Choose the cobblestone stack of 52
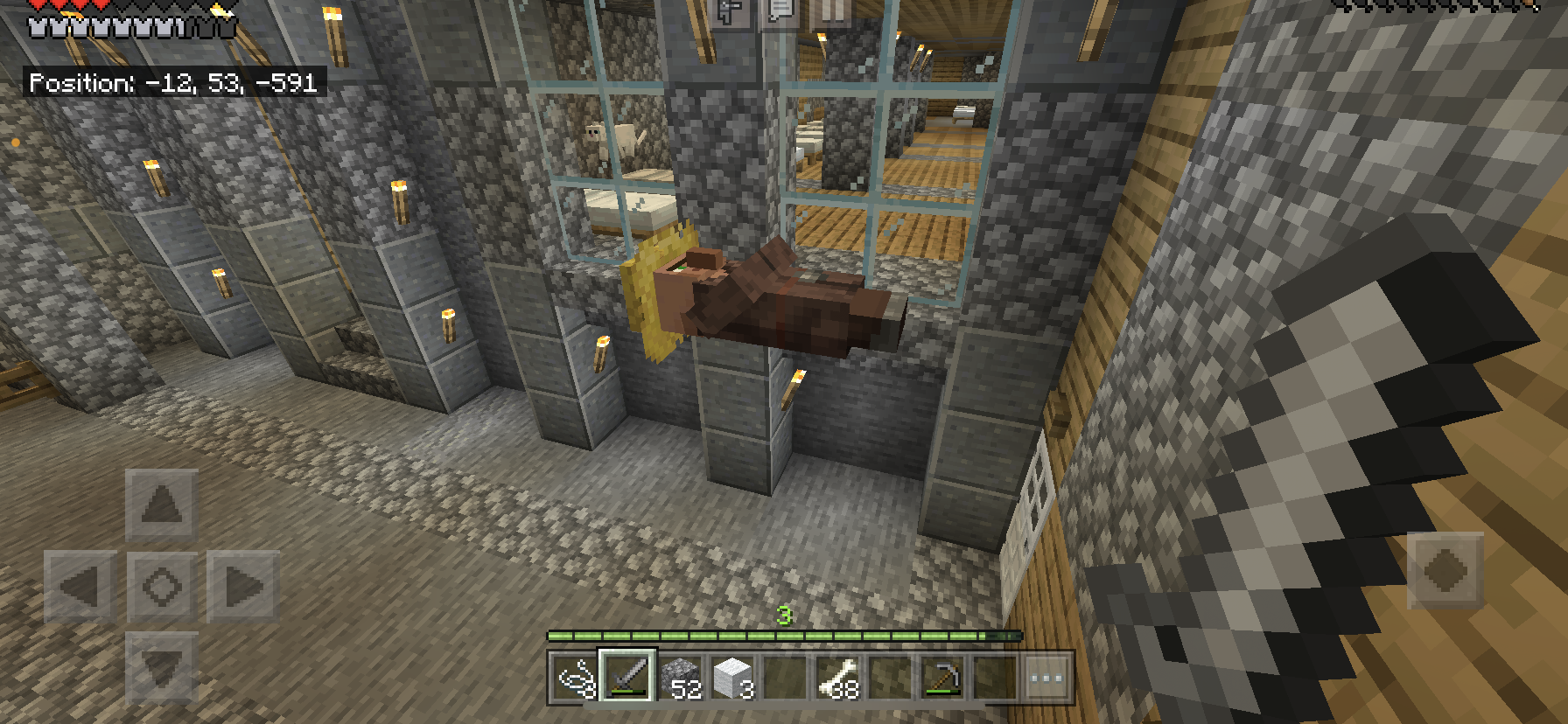The width and height of the screenshot is (1568, 724). 680,677
